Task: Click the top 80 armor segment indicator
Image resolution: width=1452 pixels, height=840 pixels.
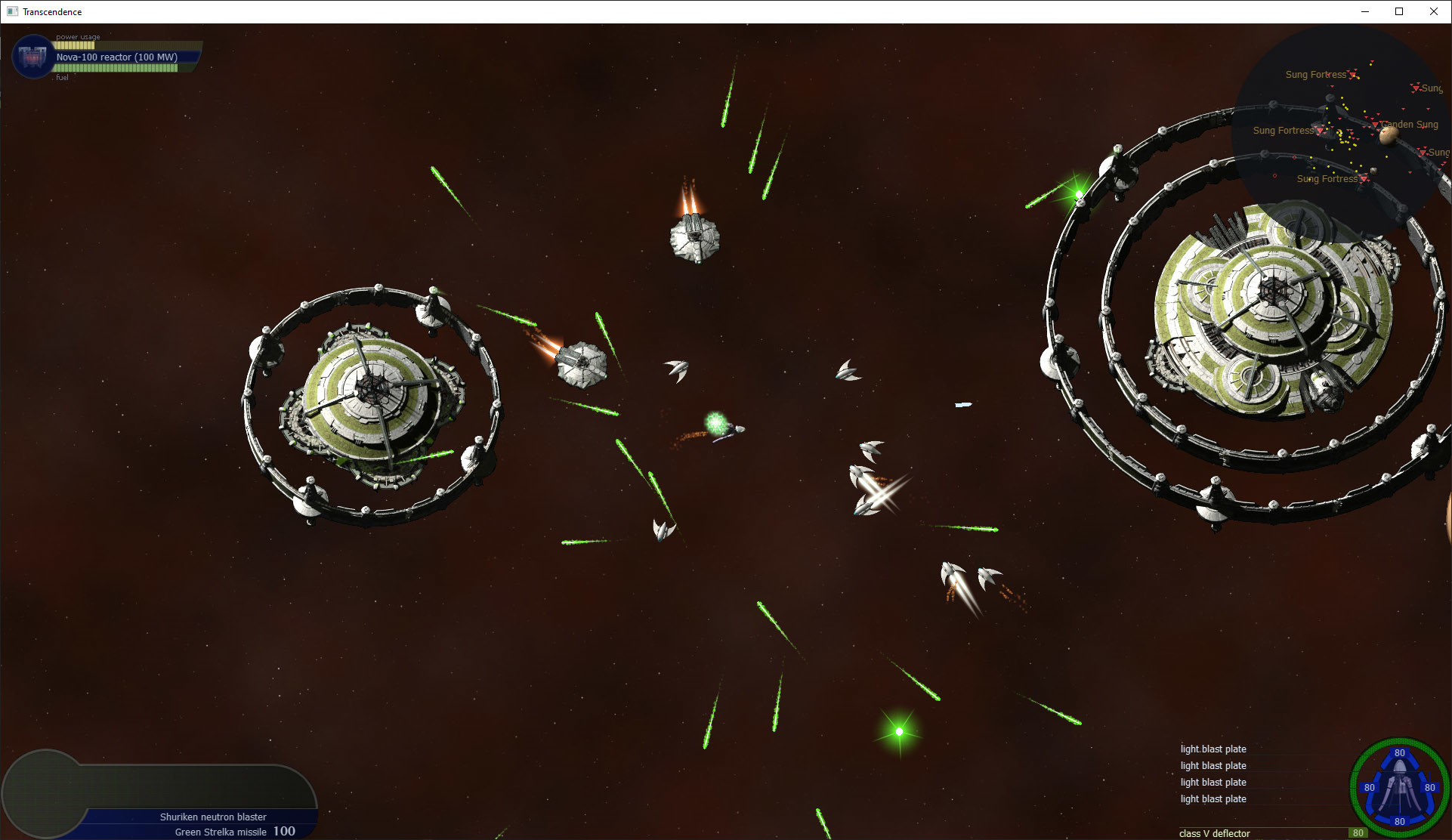Action: 1400,753
